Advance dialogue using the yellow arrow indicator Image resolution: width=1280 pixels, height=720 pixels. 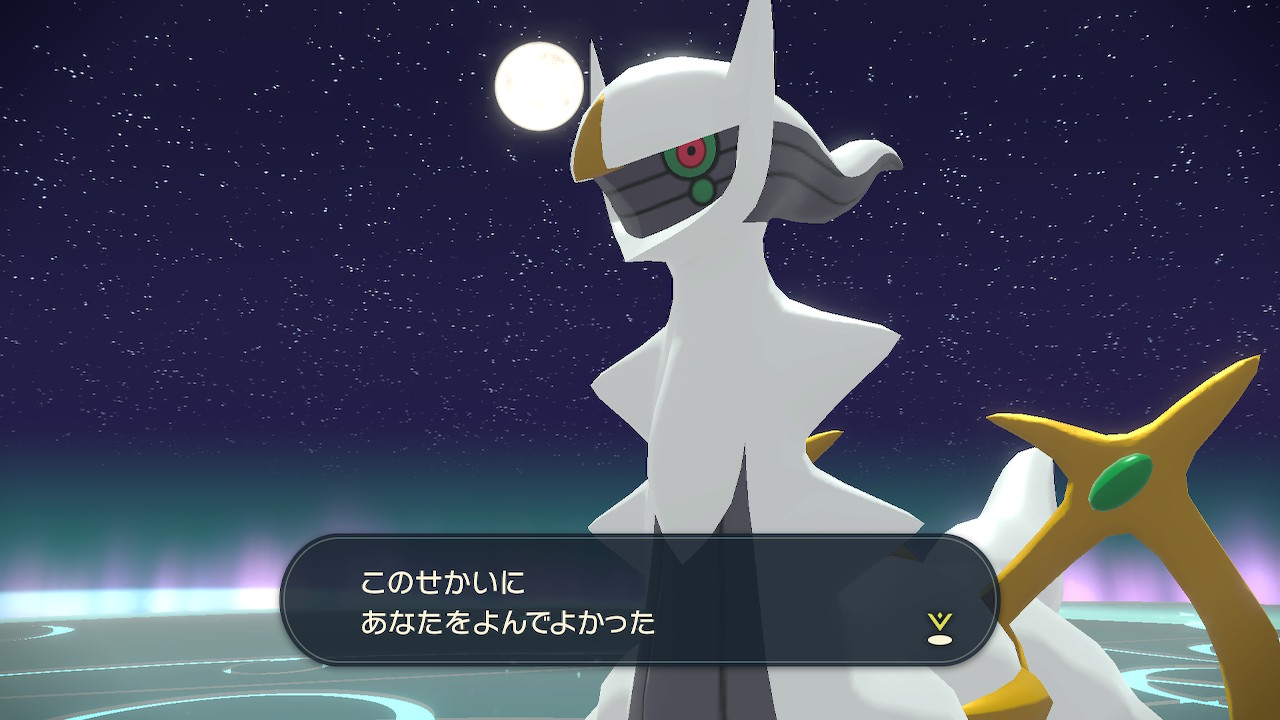pyautogui.click(x=938, y=628)
